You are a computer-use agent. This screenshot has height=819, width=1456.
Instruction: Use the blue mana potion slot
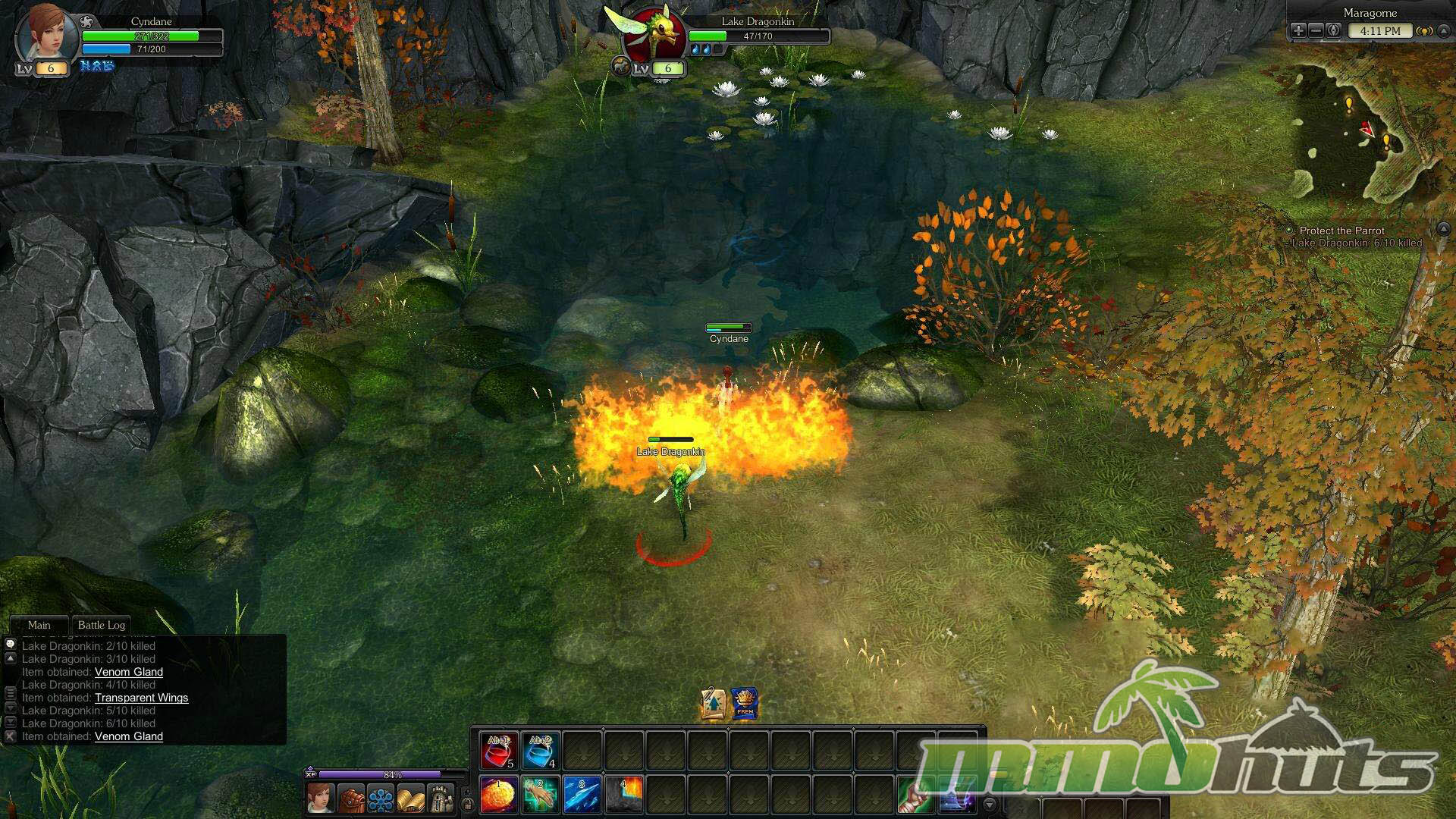tap(541, 751)
